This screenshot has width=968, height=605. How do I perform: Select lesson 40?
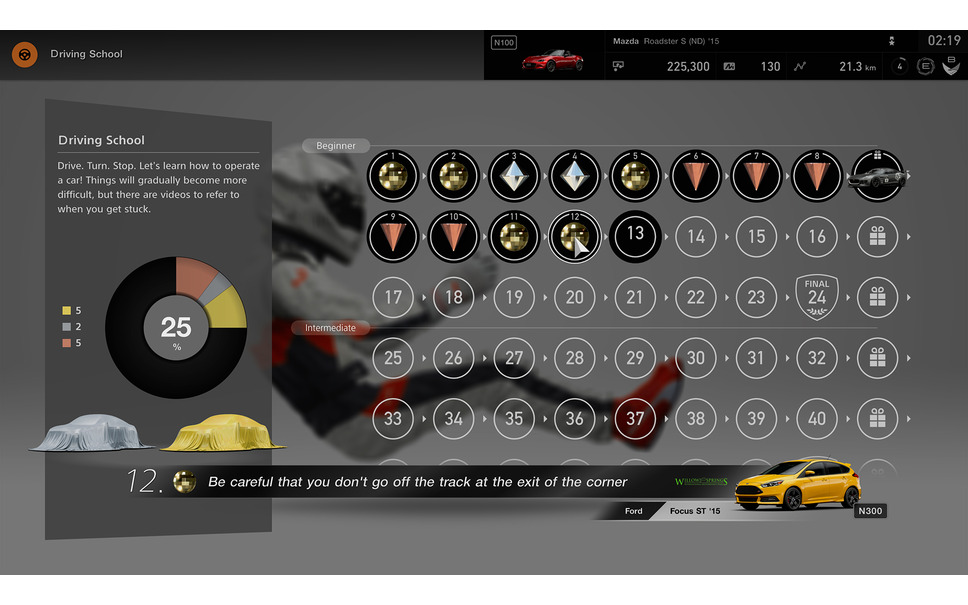(x=817, y=419)
